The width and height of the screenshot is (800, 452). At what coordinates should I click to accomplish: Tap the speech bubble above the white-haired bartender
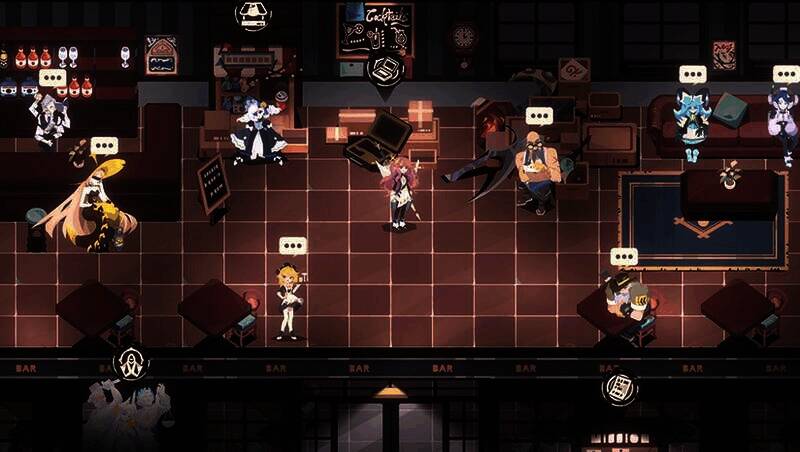(52, 77)
